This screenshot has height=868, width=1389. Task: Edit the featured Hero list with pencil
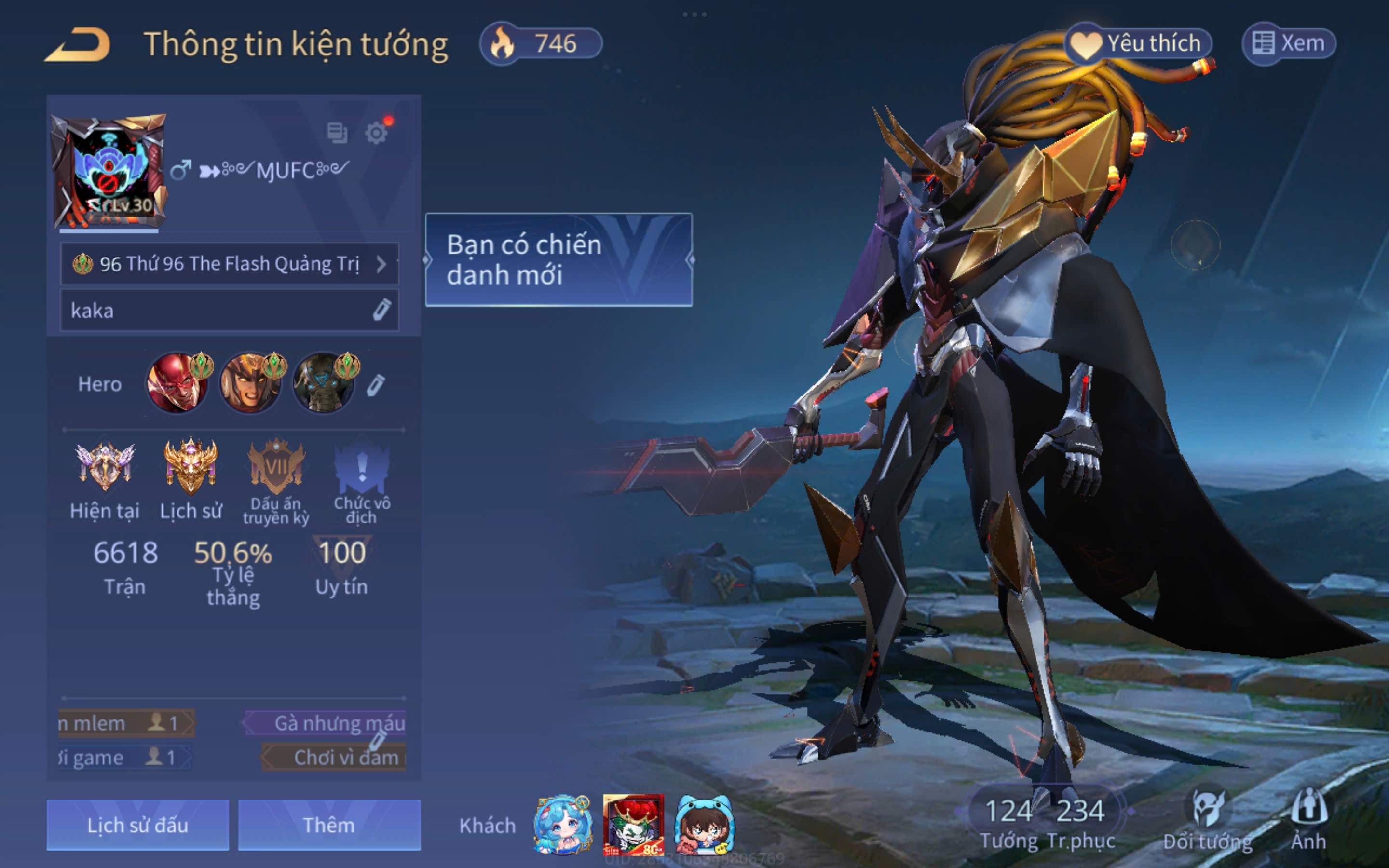(376, 385)
